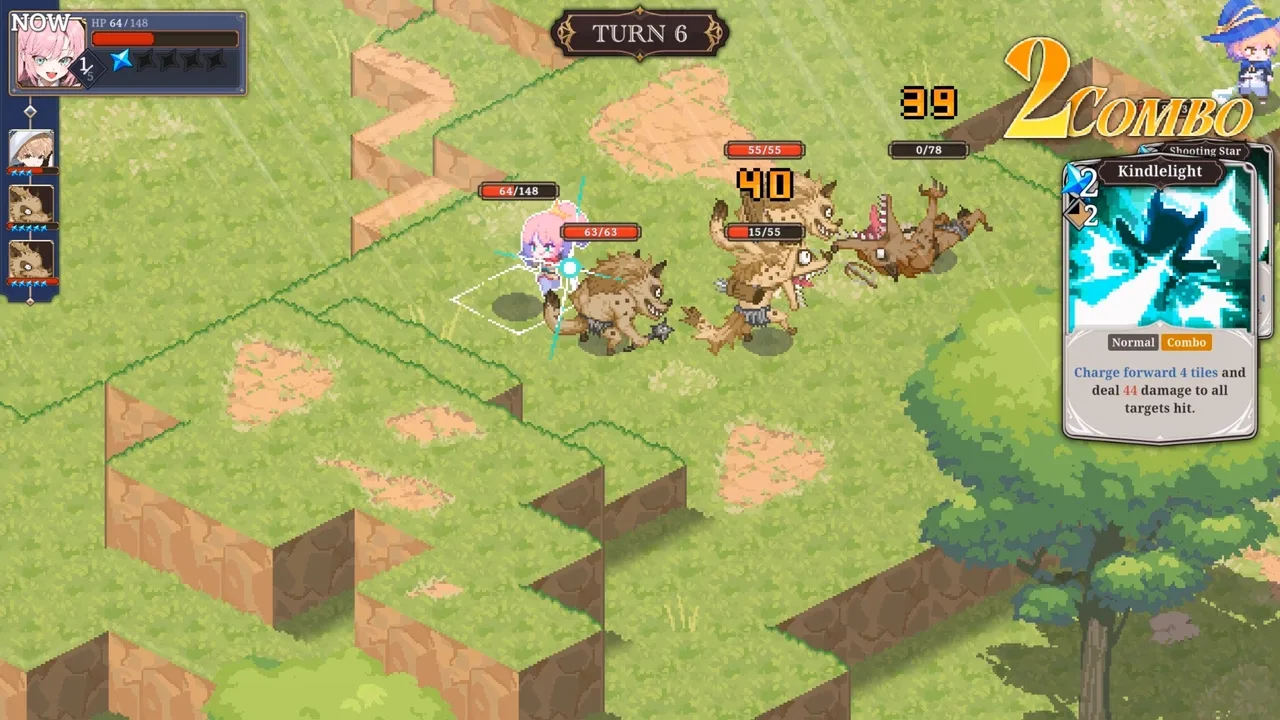Click the pink-haired active character portrait
This screenshot has width=1280, height=720.
(x=48, y=52)
